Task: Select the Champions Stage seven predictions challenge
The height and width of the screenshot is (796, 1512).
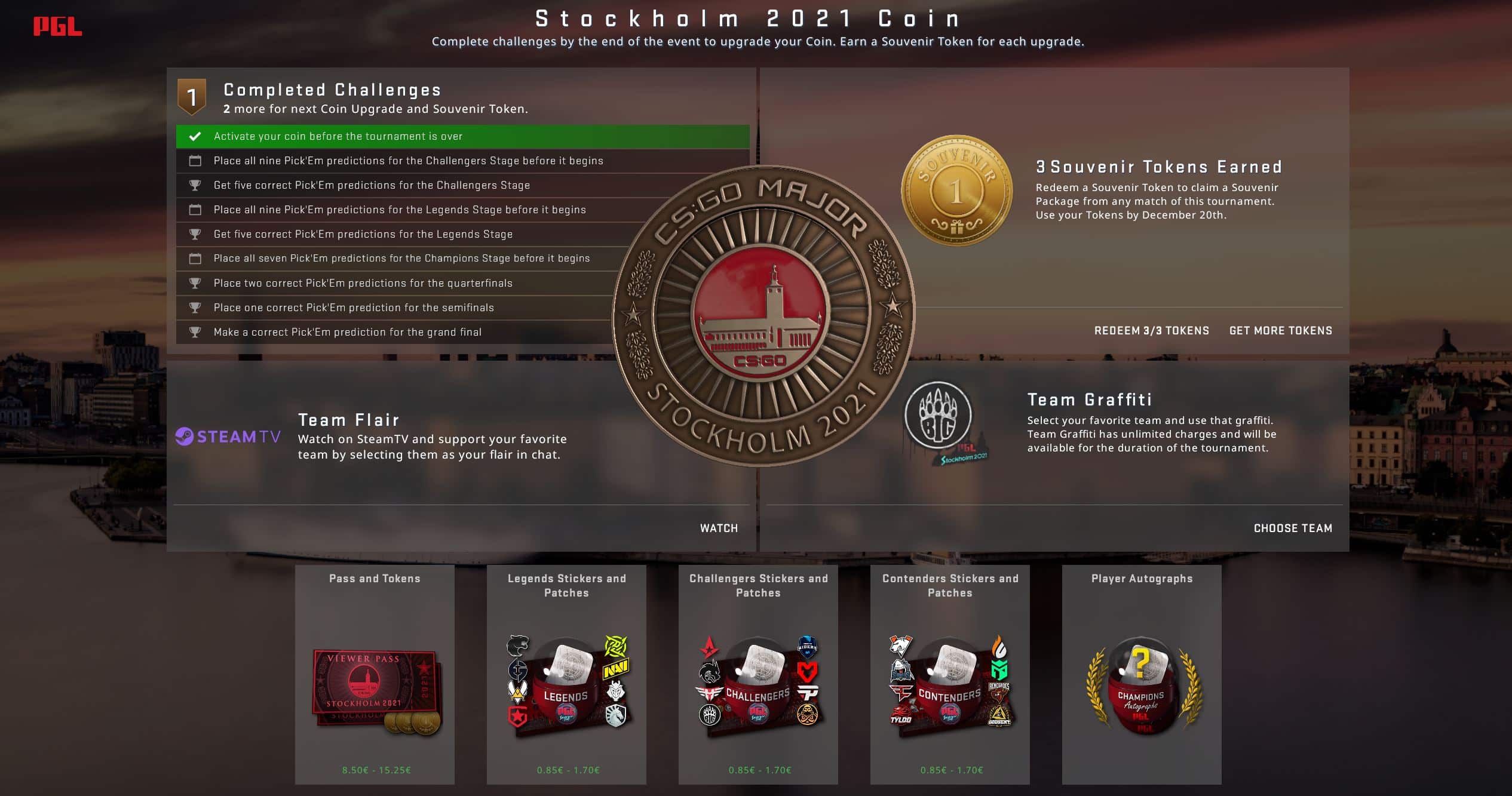Action: point(401,258)
